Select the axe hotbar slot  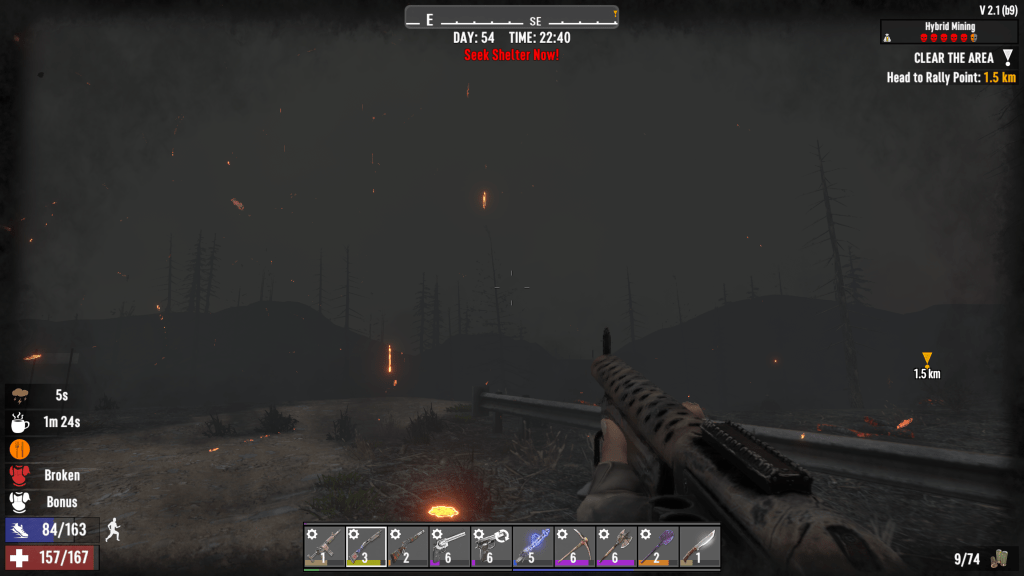616,546
